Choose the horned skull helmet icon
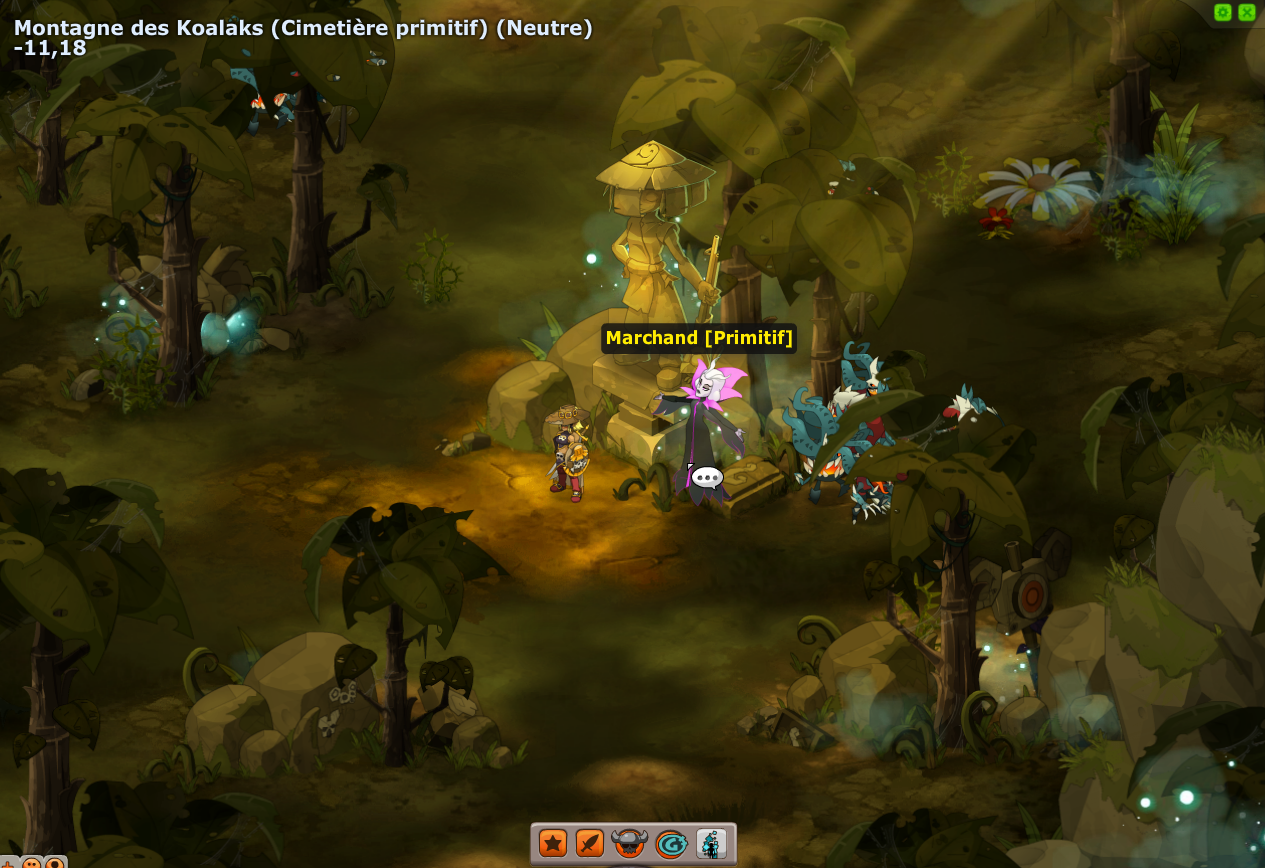1265x868 pixels. point(629,843)
